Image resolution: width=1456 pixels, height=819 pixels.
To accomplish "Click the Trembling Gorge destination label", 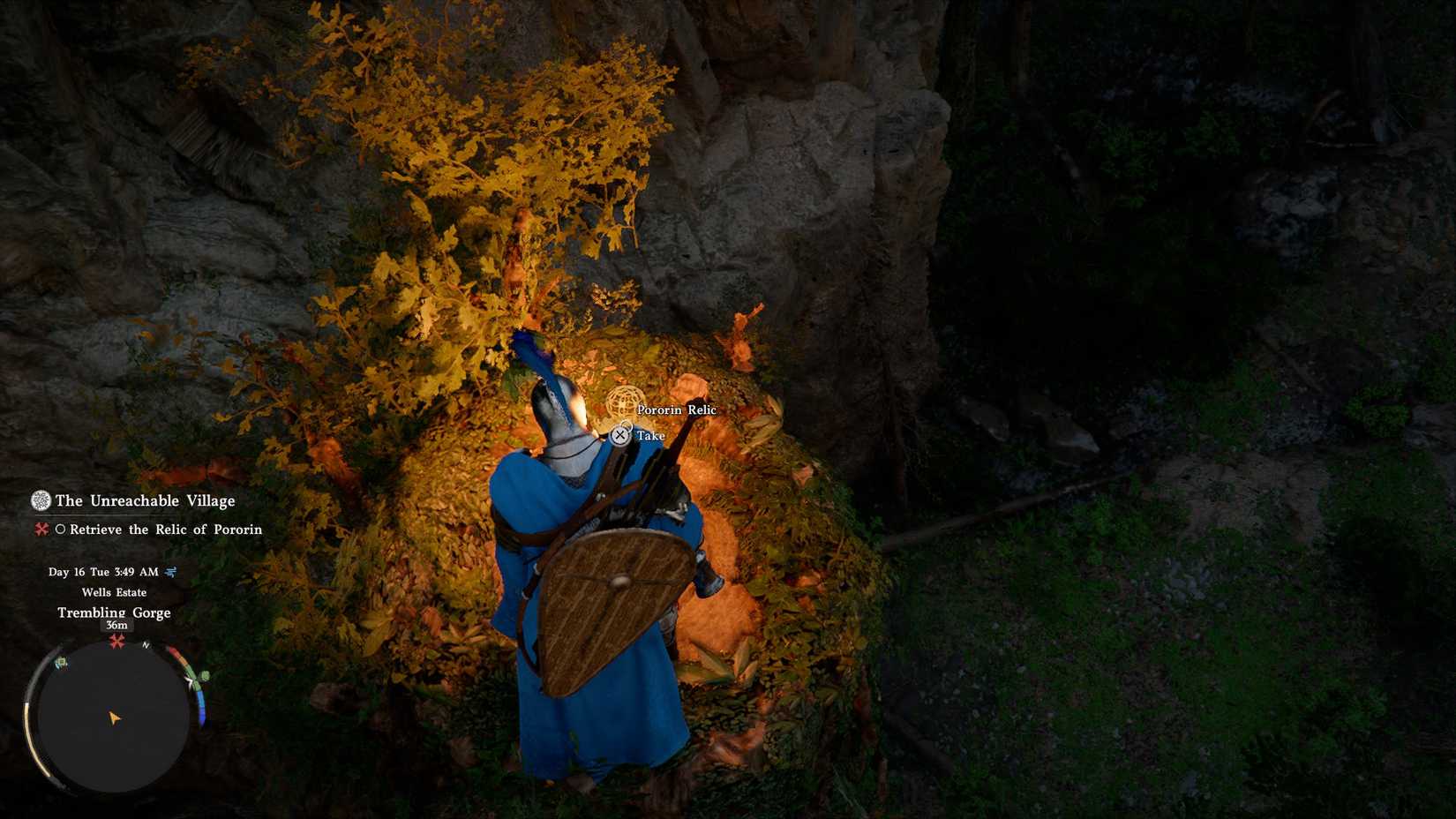I will (115, 612).
